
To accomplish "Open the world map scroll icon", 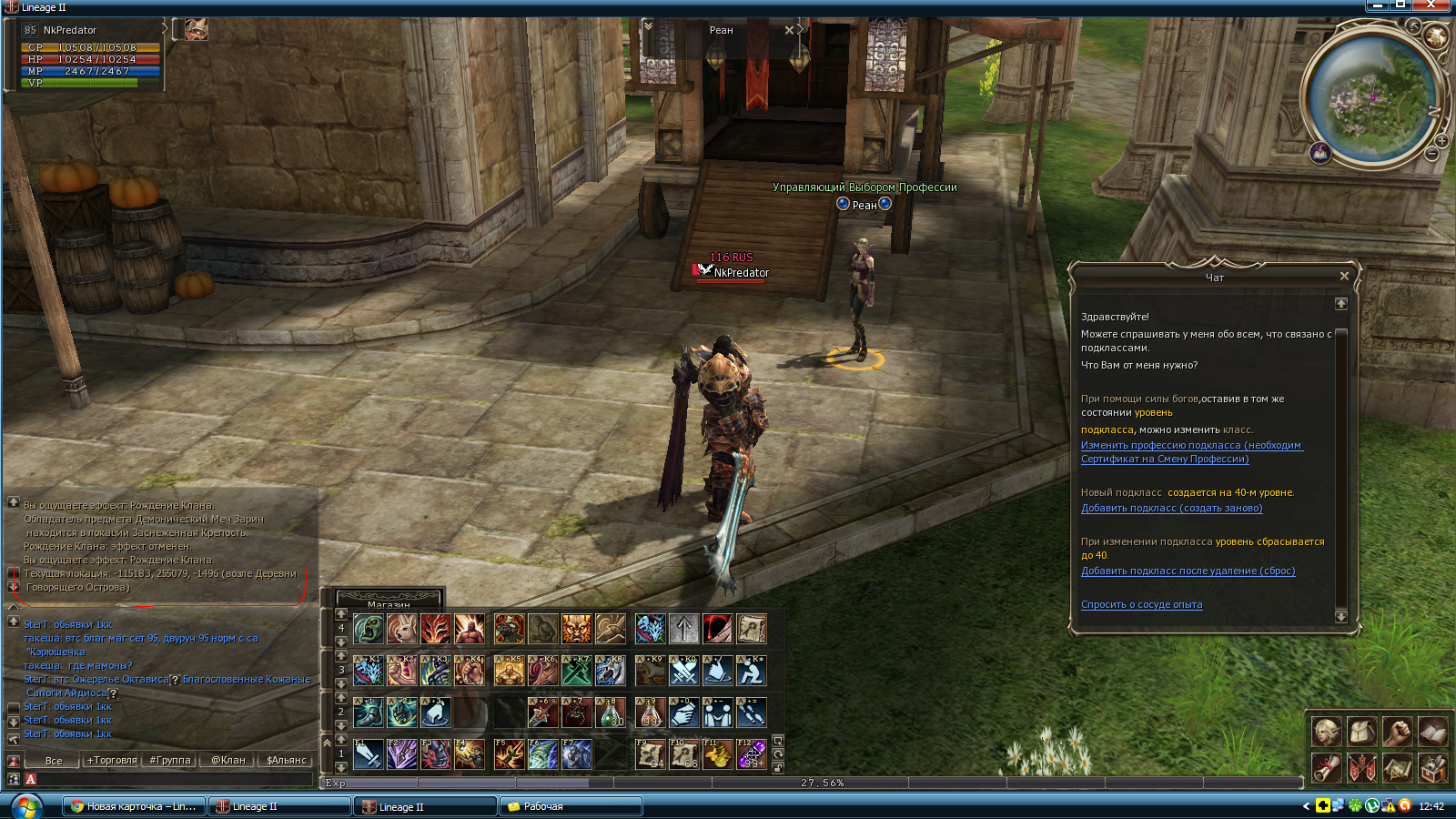I will [1397, 768].
